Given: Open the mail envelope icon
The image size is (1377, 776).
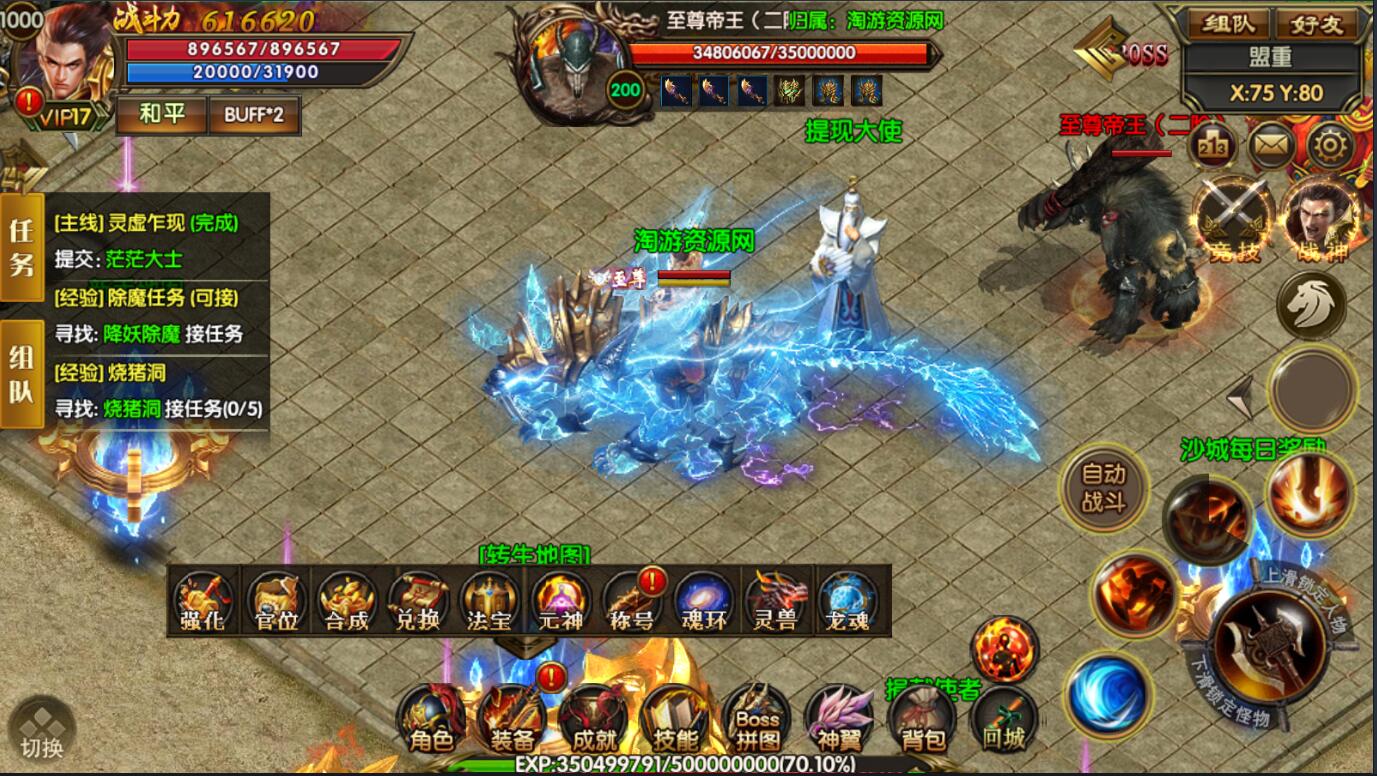Looking at the screenshot, I should click(x=1270, y=148).
